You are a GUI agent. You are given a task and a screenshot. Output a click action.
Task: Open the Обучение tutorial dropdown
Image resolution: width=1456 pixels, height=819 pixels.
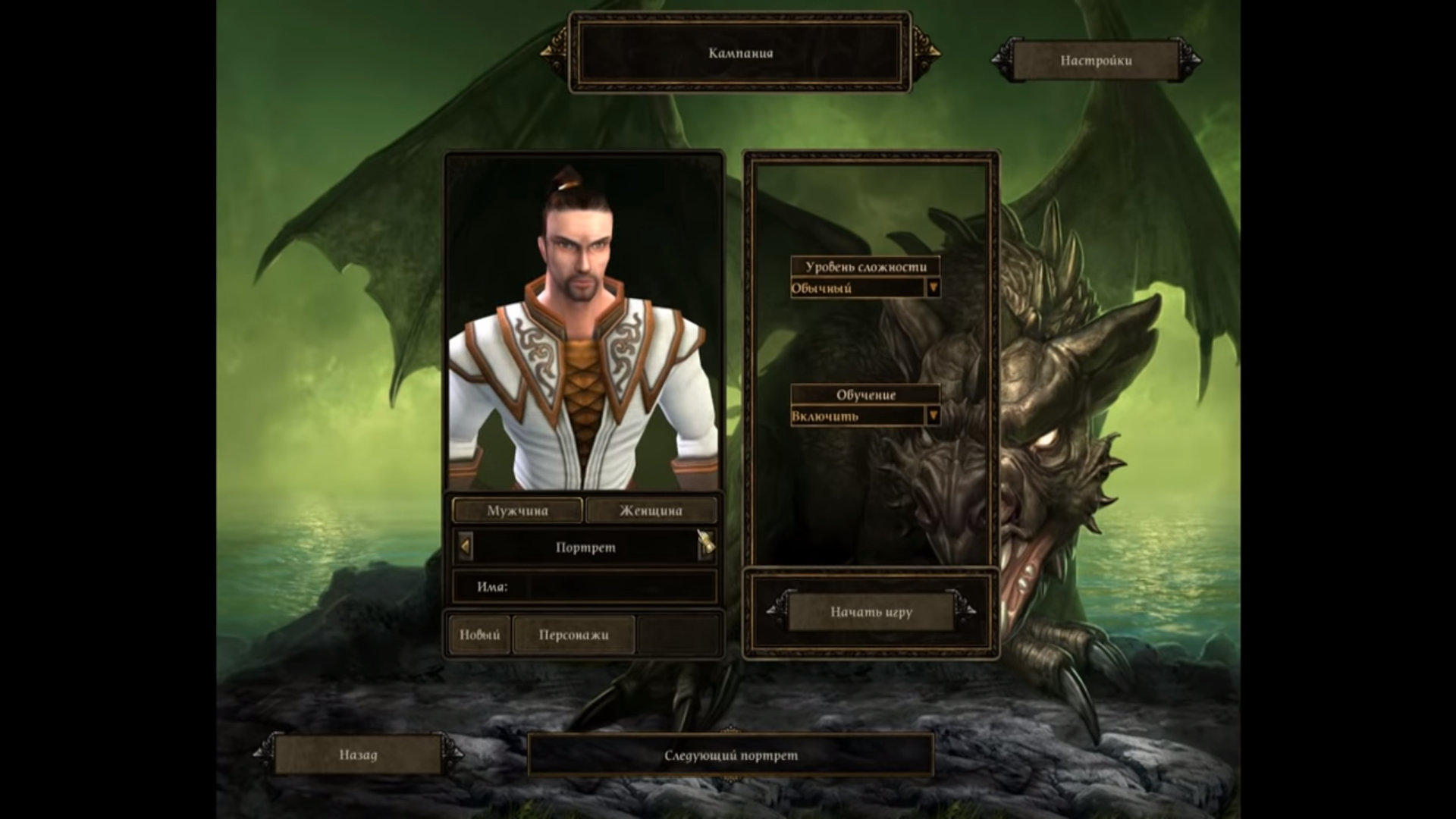pyautogui.click(x=933, y=416)
